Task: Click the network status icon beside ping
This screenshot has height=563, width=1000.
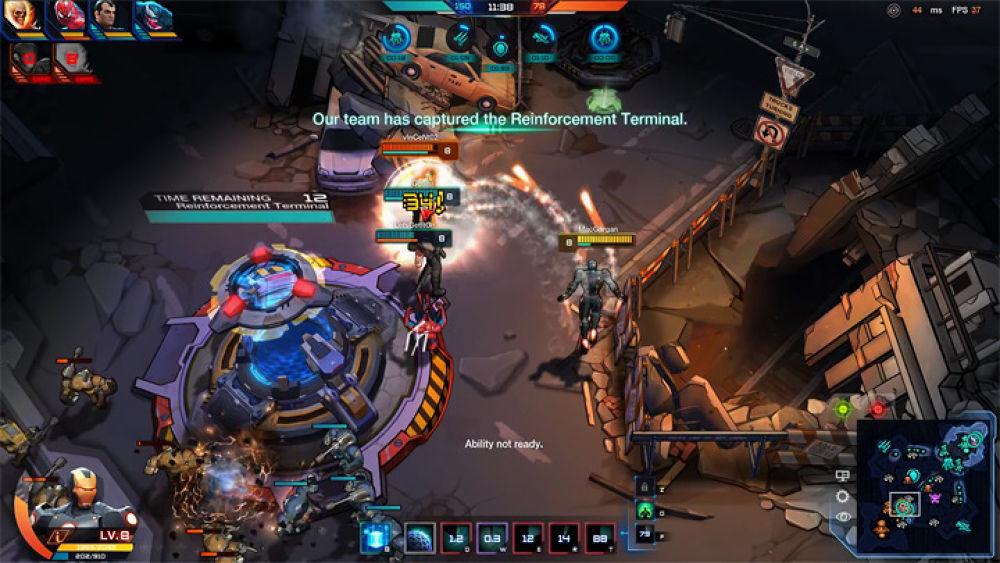Action: [x=893, y=10]
